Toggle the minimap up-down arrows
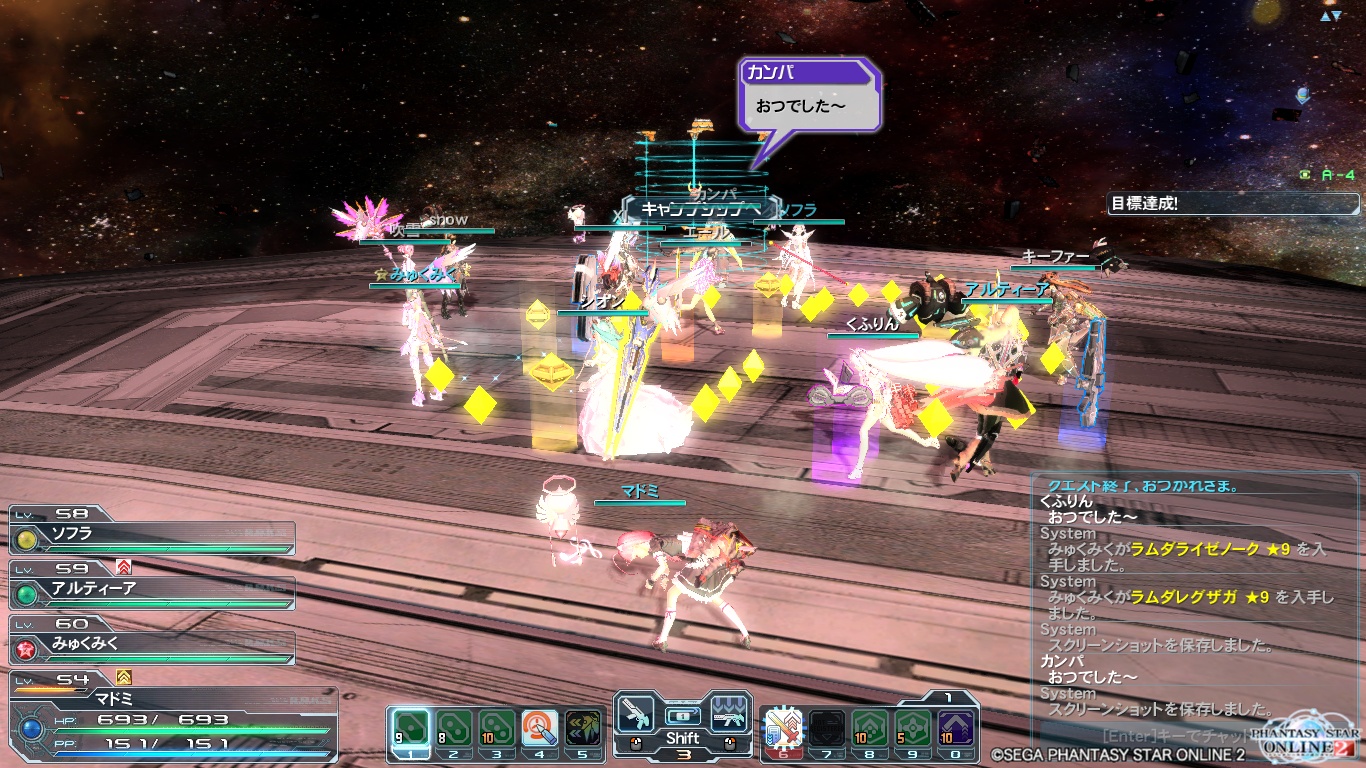 1330,17
